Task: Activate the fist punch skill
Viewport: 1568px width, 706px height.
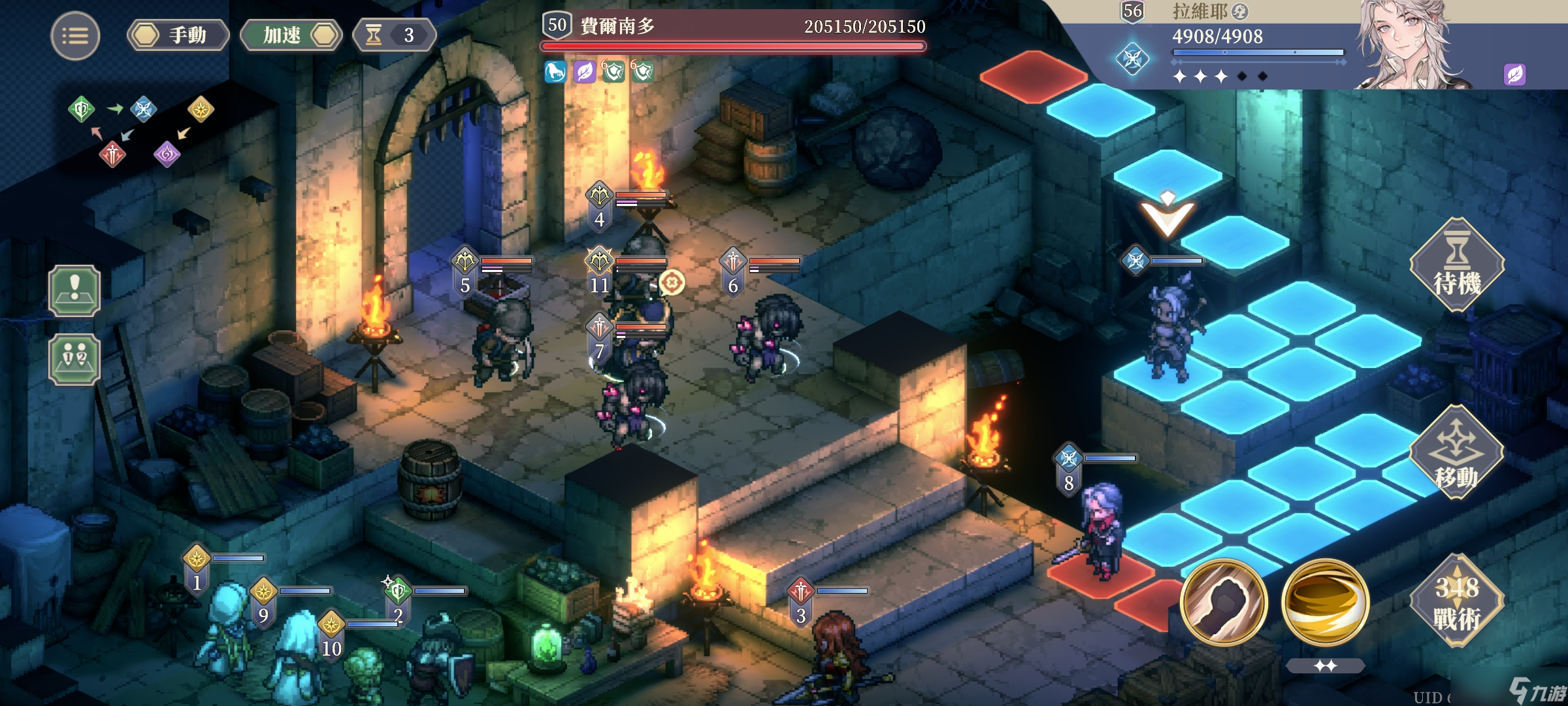Action: [1224, 602]
